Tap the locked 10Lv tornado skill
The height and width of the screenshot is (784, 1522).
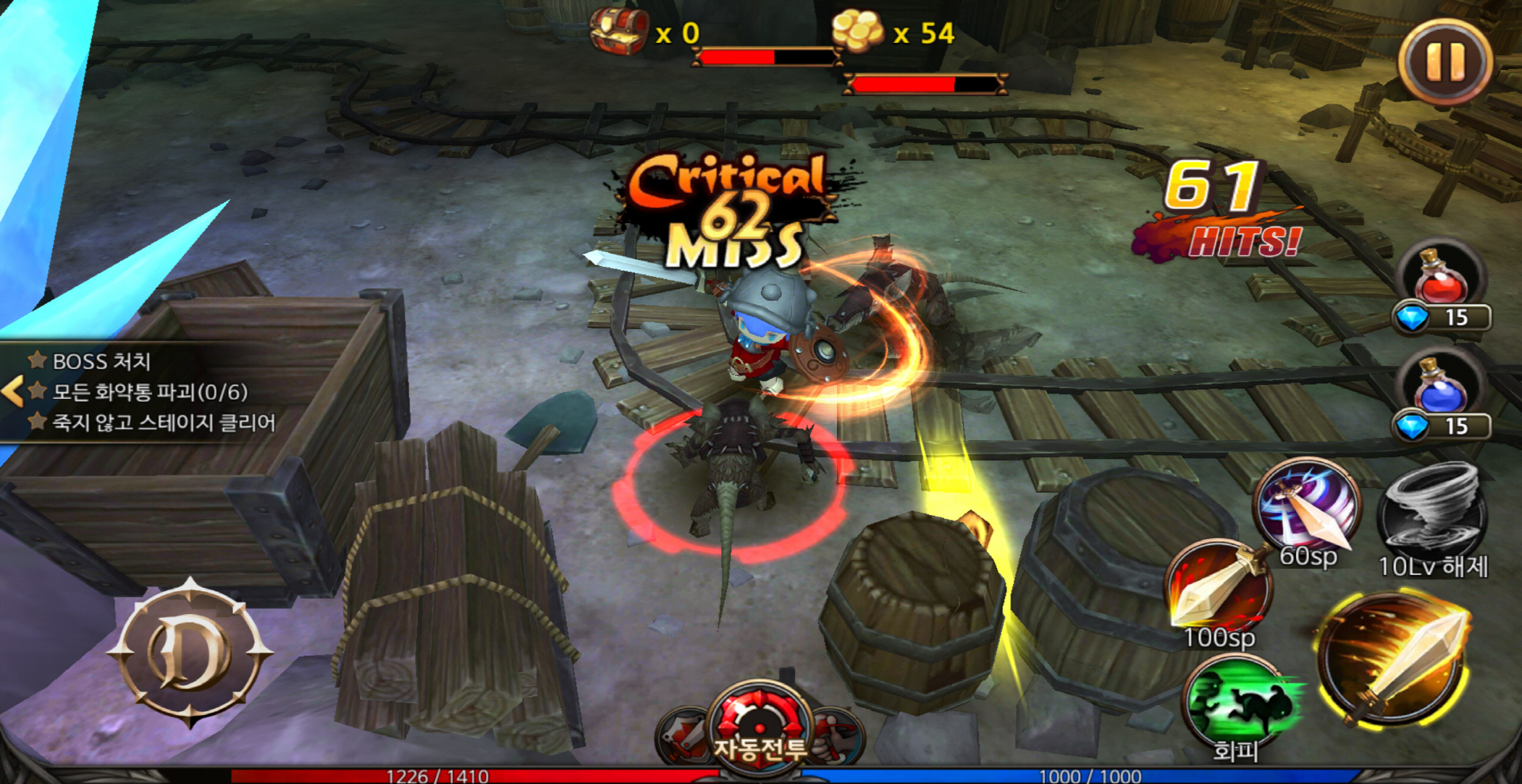1433,513
